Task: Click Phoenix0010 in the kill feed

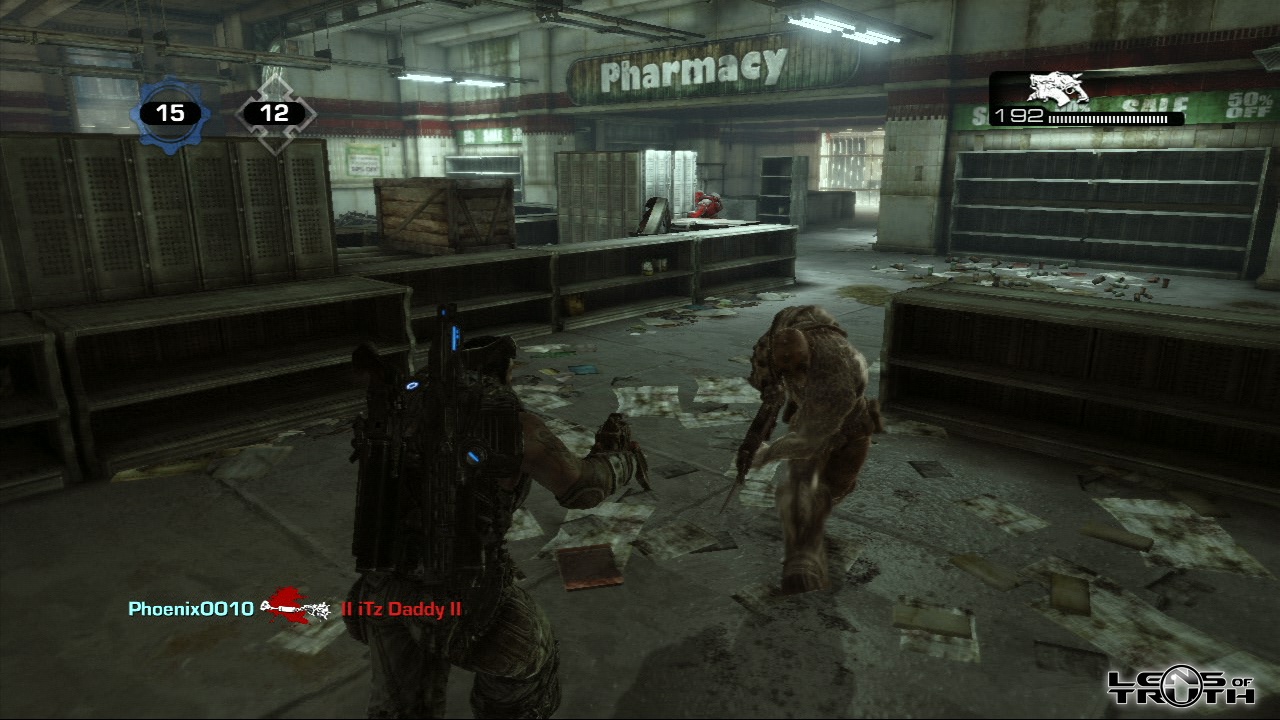Action: 191,608
